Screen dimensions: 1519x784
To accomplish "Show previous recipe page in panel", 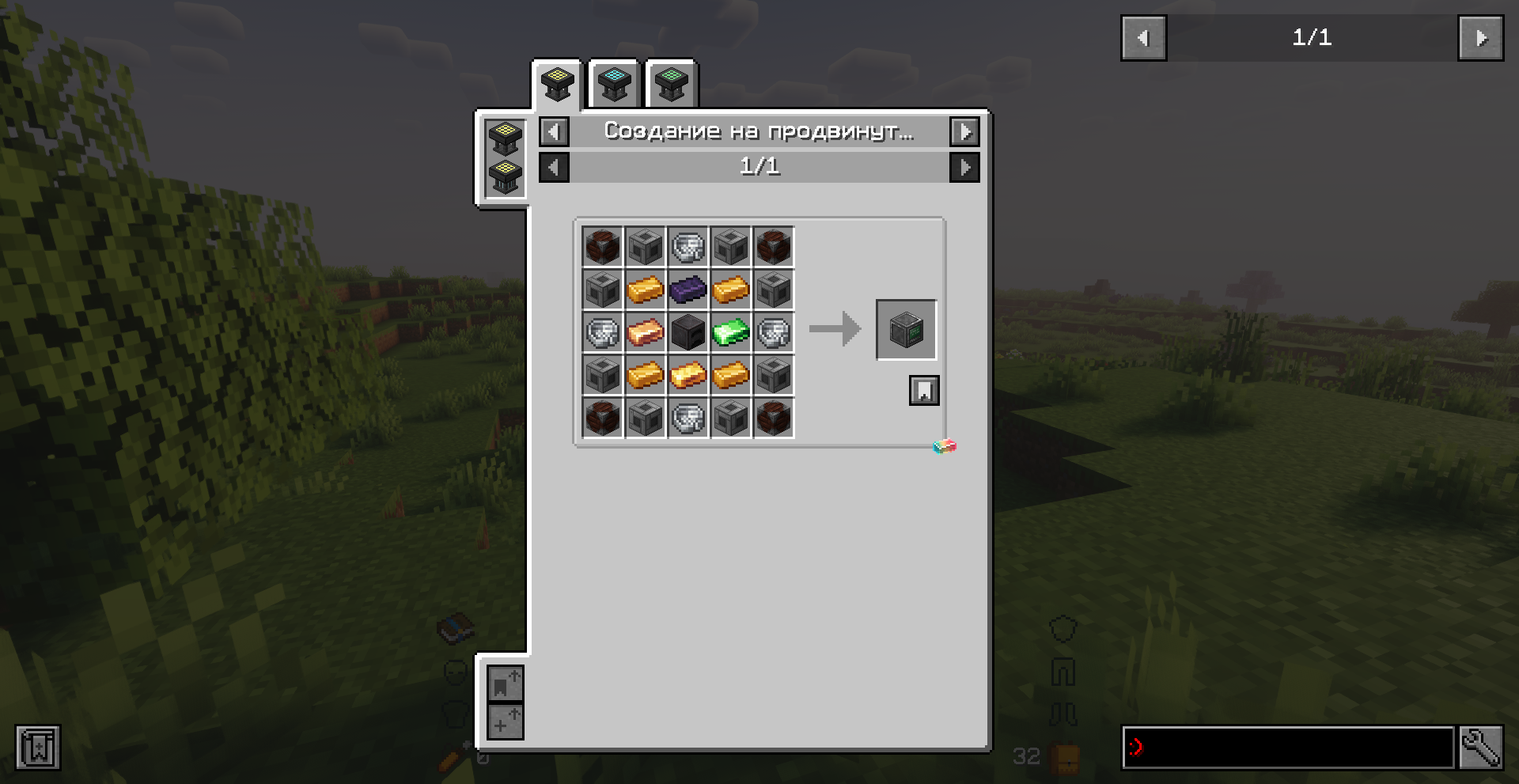I will point(554,167).
